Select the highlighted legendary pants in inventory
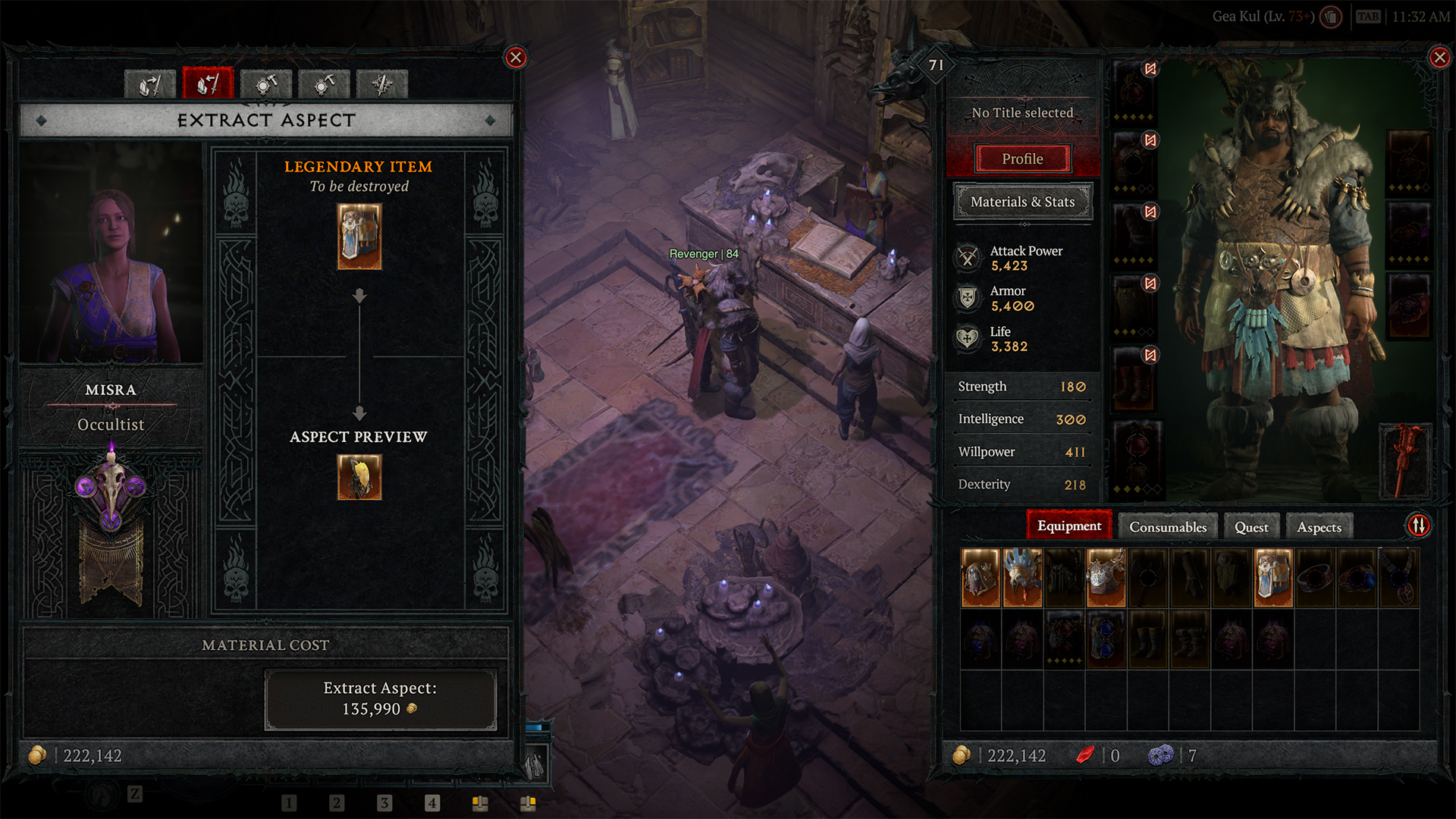Viewport: 1456px width, 819px height. click(x=1272, y=578)
